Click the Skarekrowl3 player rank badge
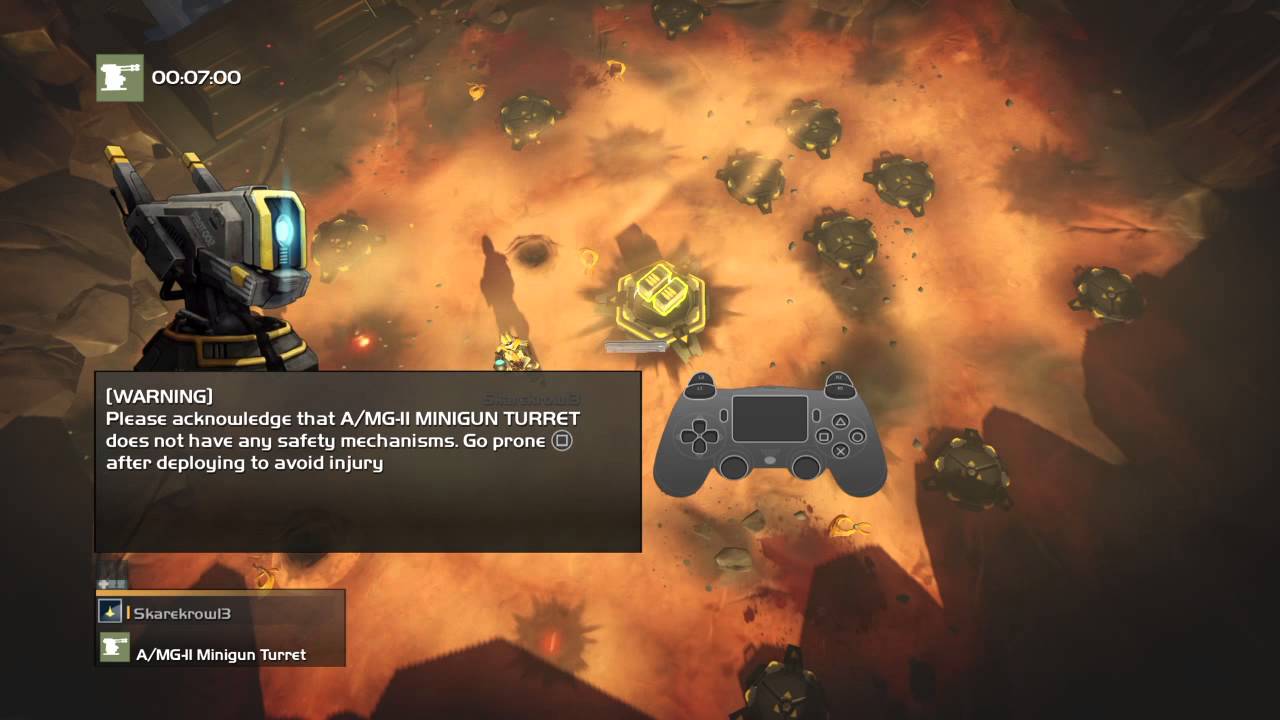 (x=110, y=611)
